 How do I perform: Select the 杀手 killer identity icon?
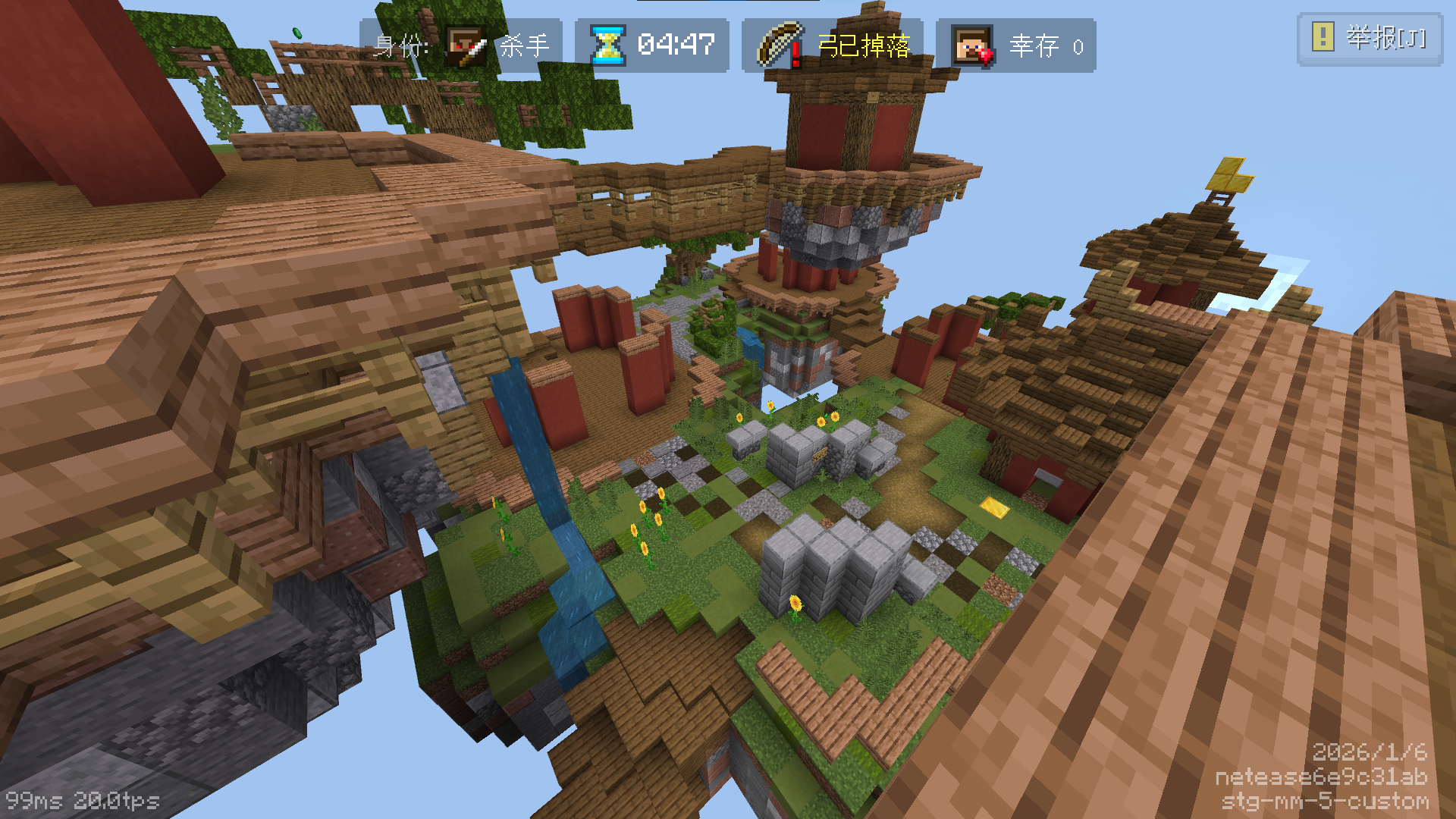pyautogui.click(x=466, y=46)
